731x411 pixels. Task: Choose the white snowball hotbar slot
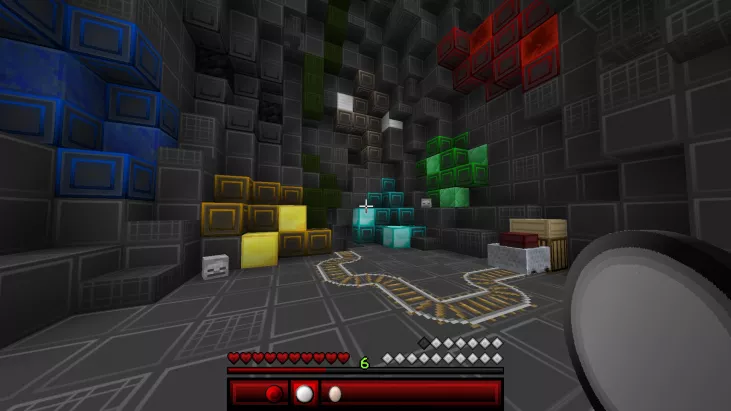304,393
